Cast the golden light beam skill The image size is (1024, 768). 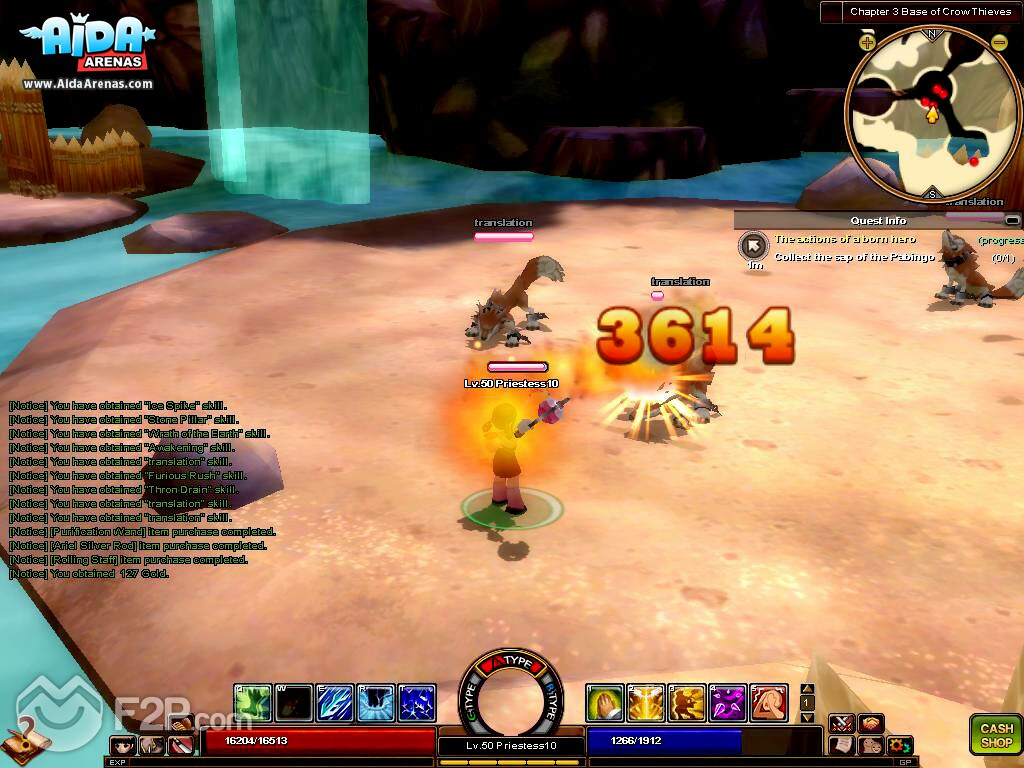646,703
